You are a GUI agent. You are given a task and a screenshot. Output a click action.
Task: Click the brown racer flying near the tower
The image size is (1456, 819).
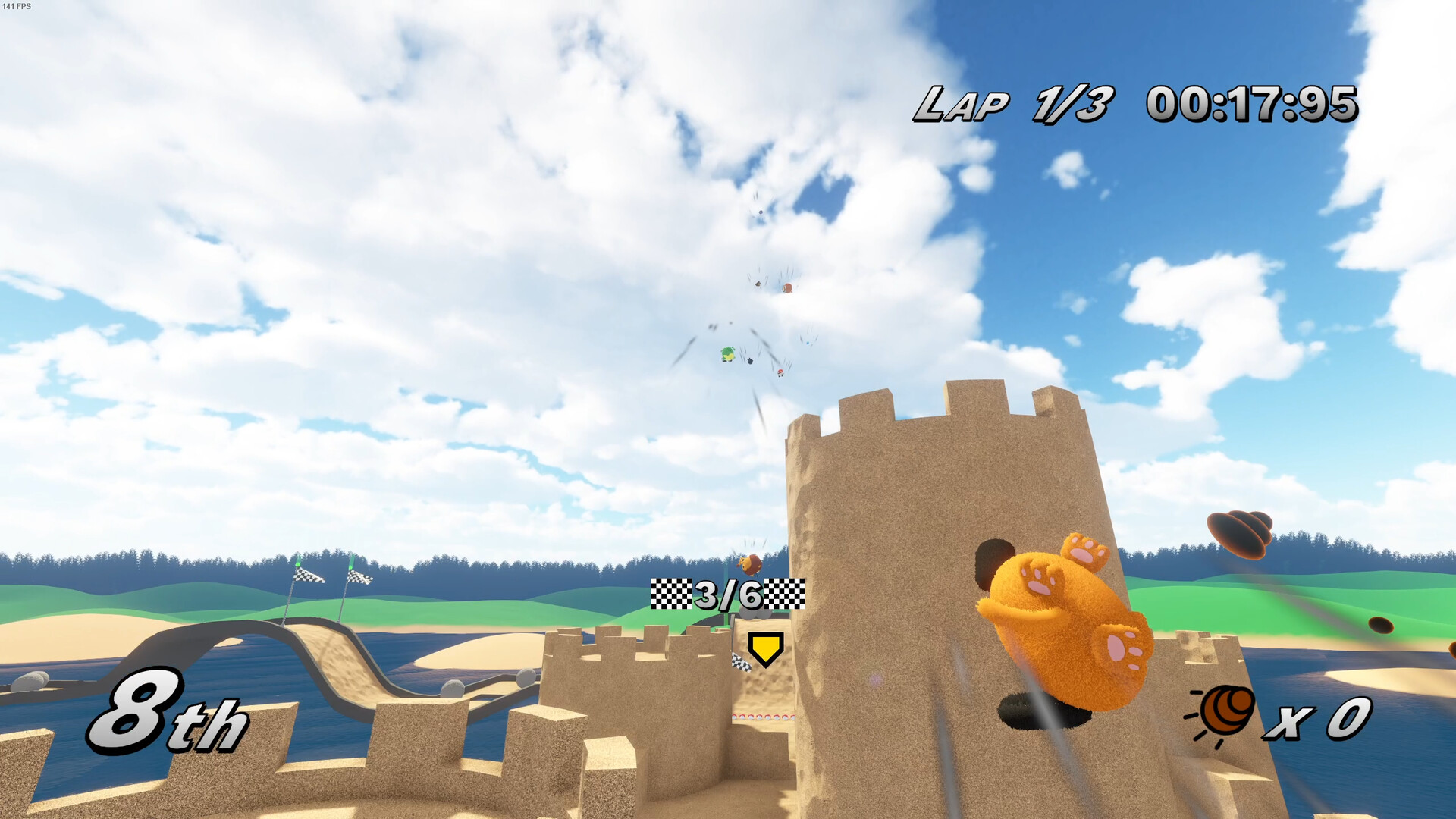click(750, 563)
